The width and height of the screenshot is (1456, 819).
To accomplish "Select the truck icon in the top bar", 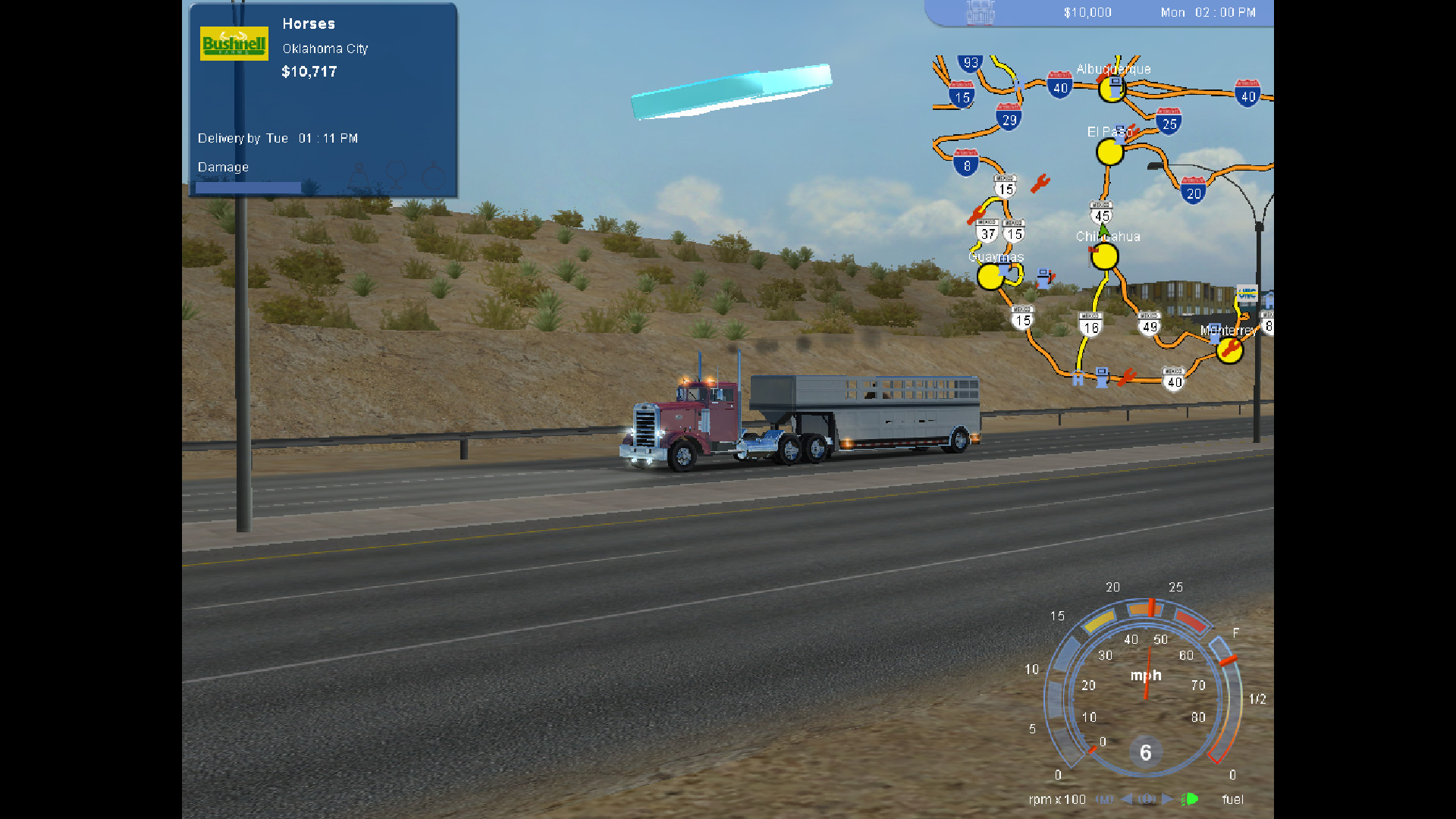I will click(x=980, y=13).
